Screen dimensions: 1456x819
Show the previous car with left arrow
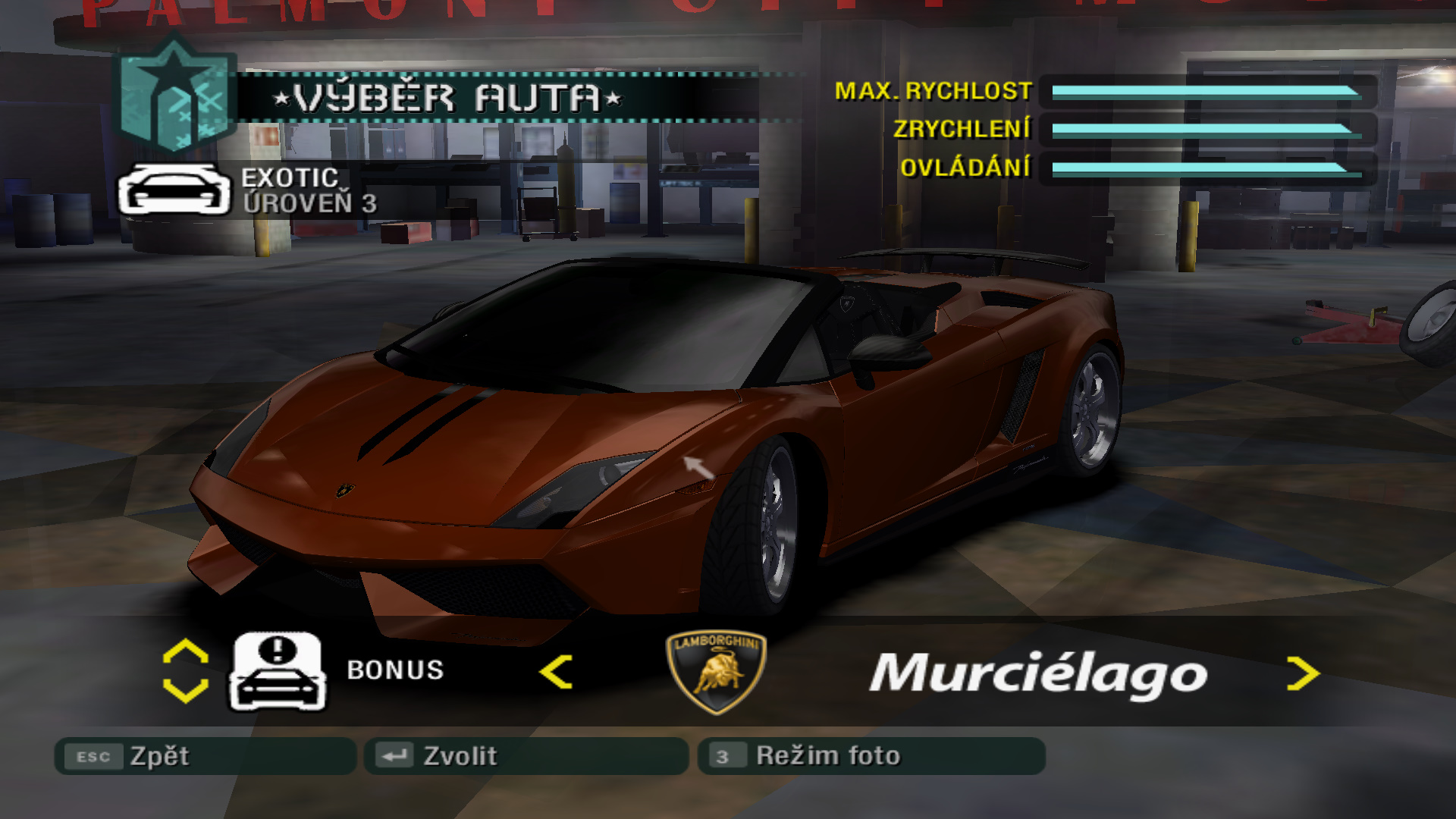[x=556, y=672]
